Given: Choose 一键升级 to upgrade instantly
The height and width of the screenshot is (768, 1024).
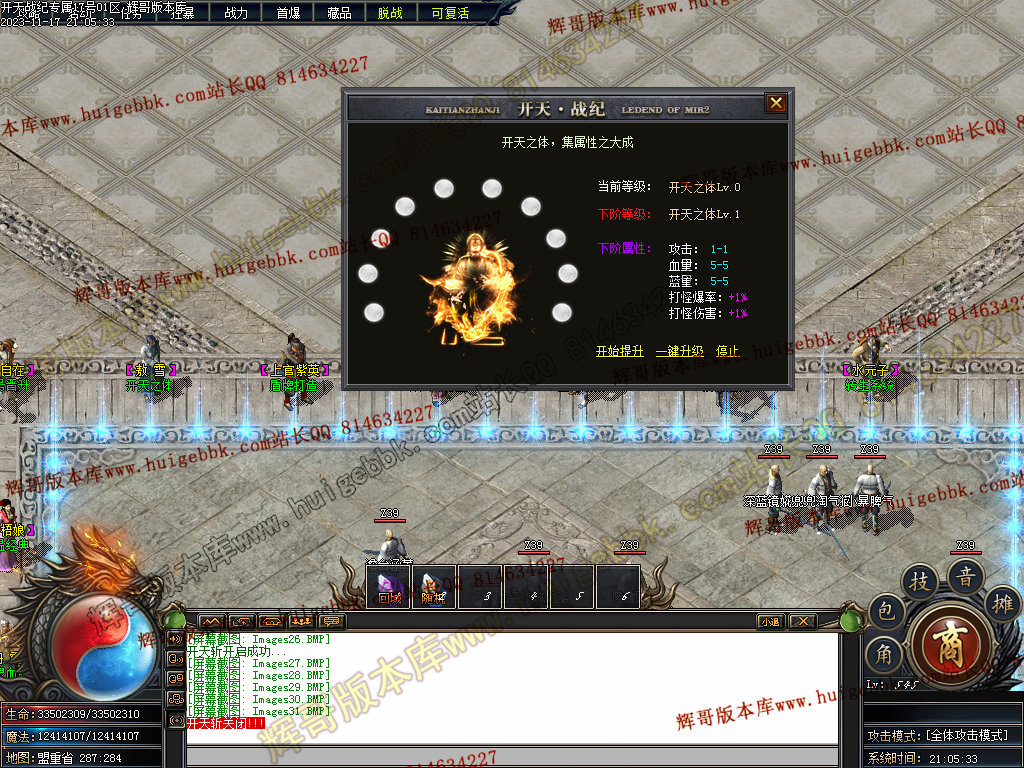Looking at the screenshot, I should 680,351.
